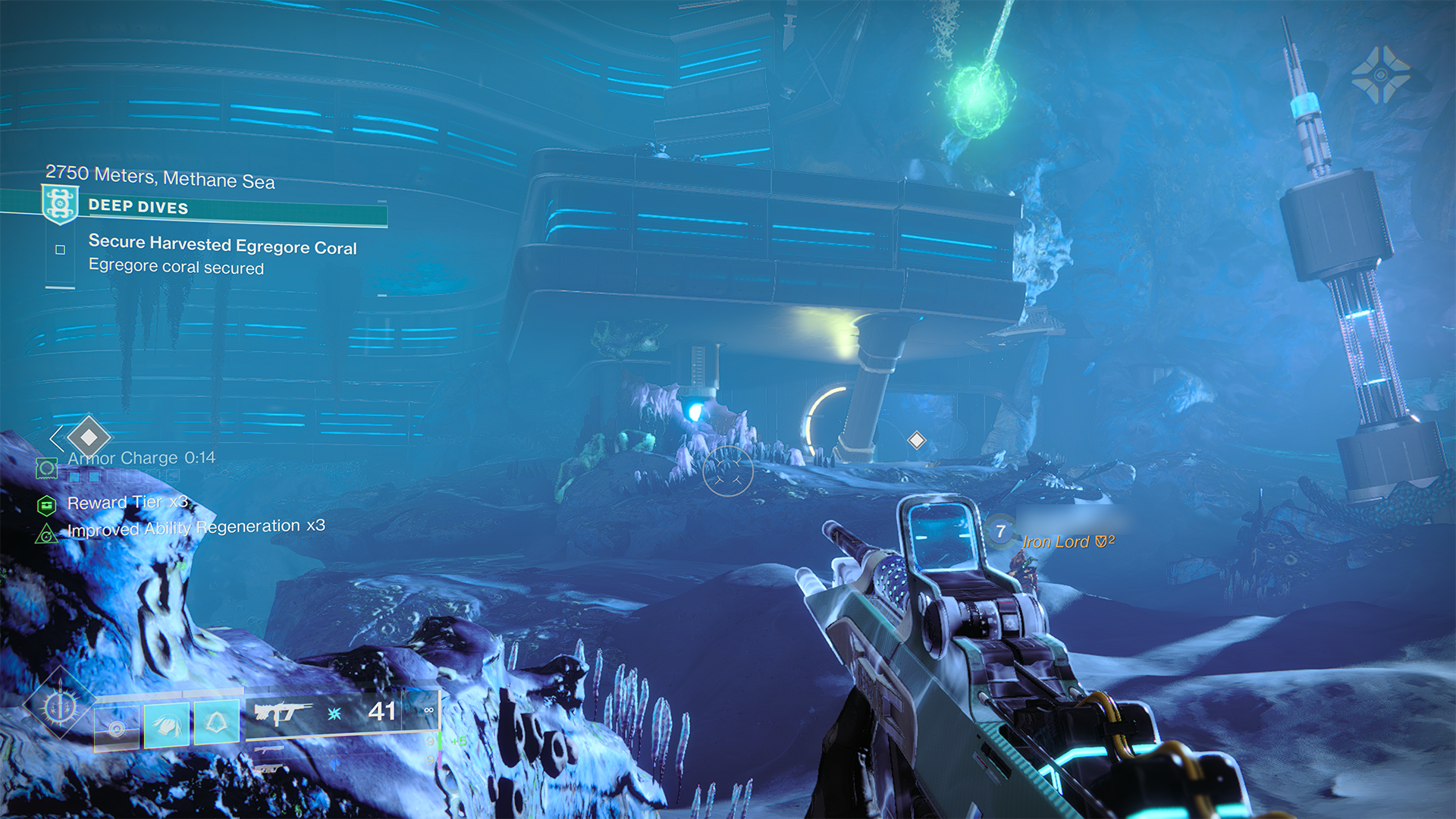Click the small waypoint diamond near the pillar
Screen dimensions: 1456x819
[917, 440]
